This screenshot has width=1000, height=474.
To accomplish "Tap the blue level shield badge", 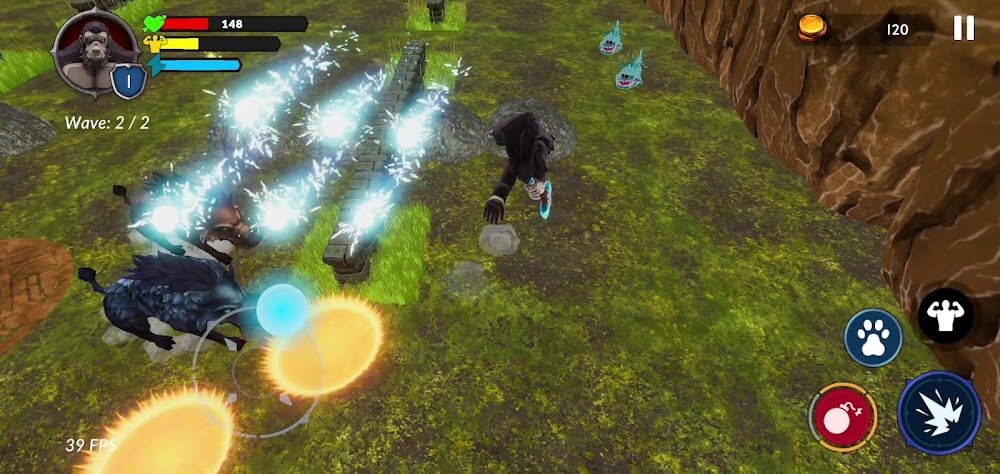I will click(x=129, y=83).
